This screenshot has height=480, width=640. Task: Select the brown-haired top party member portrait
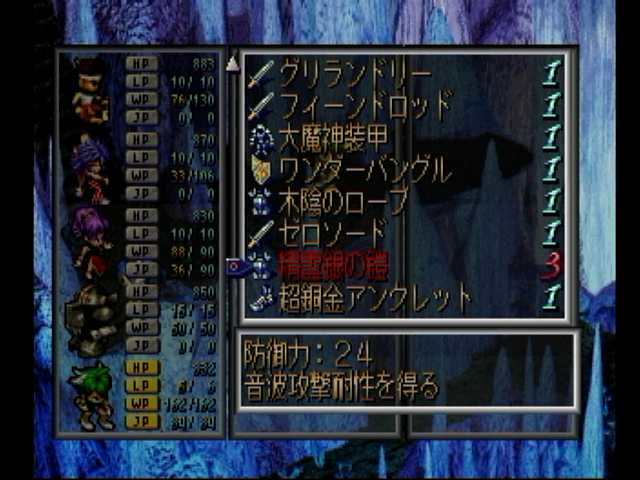(90, 90)
